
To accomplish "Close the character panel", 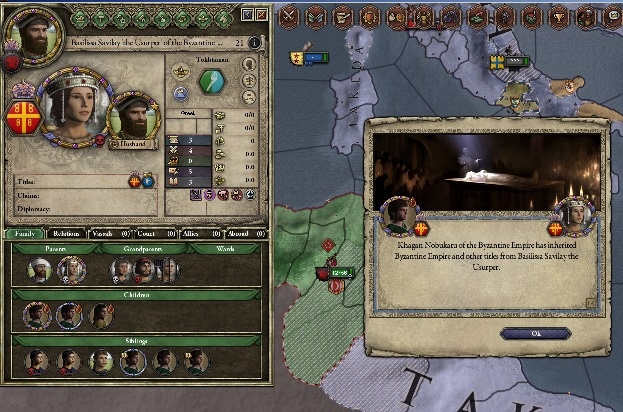I will coord(262,15).
